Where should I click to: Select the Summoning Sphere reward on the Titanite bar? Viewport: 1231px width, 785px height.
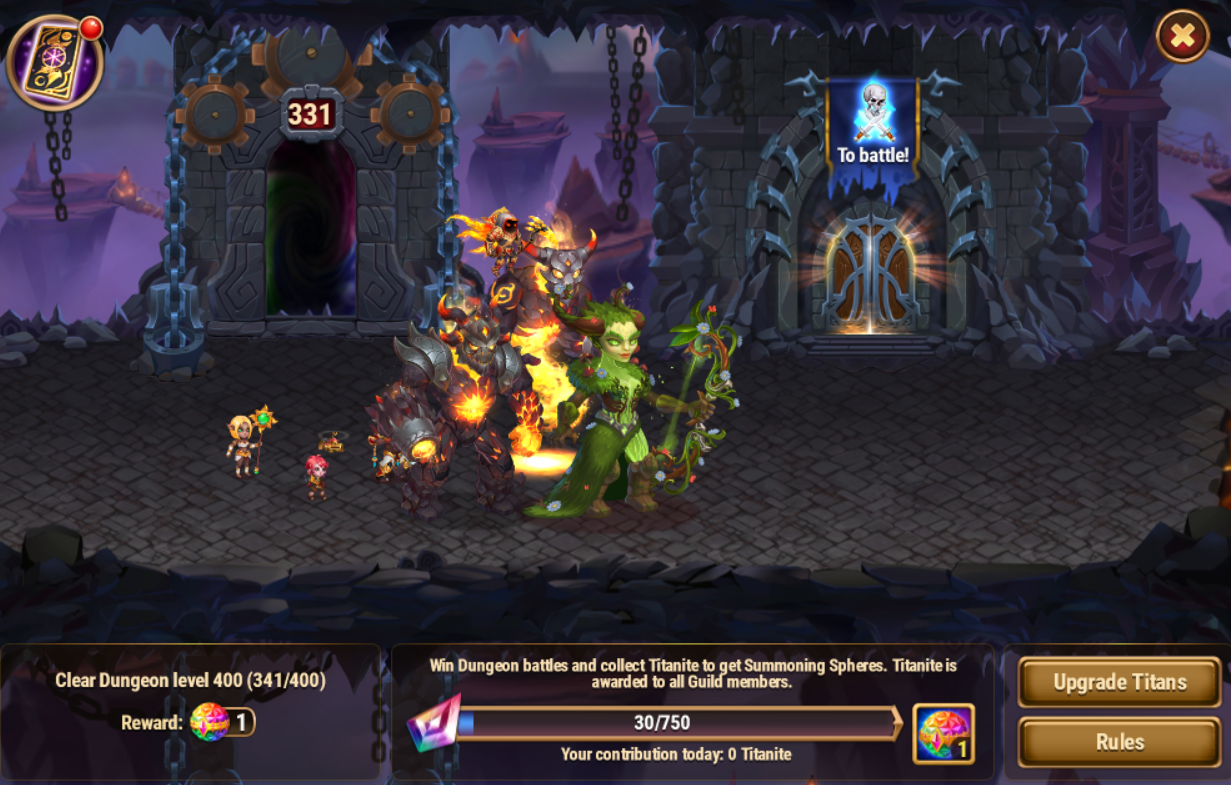(x=943, y=733)
